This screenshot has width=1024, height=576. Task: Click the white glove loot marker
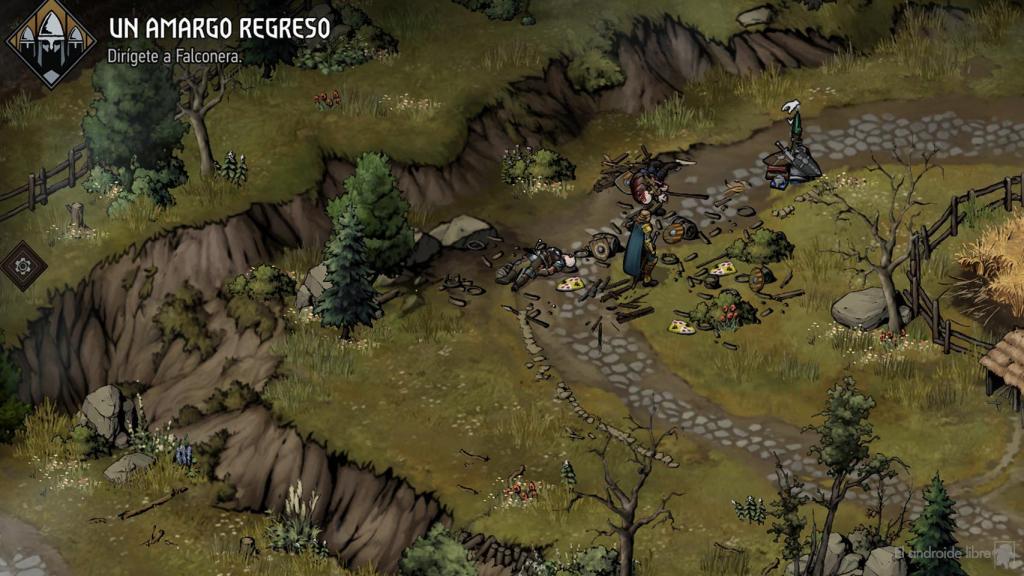click(793, 106)
